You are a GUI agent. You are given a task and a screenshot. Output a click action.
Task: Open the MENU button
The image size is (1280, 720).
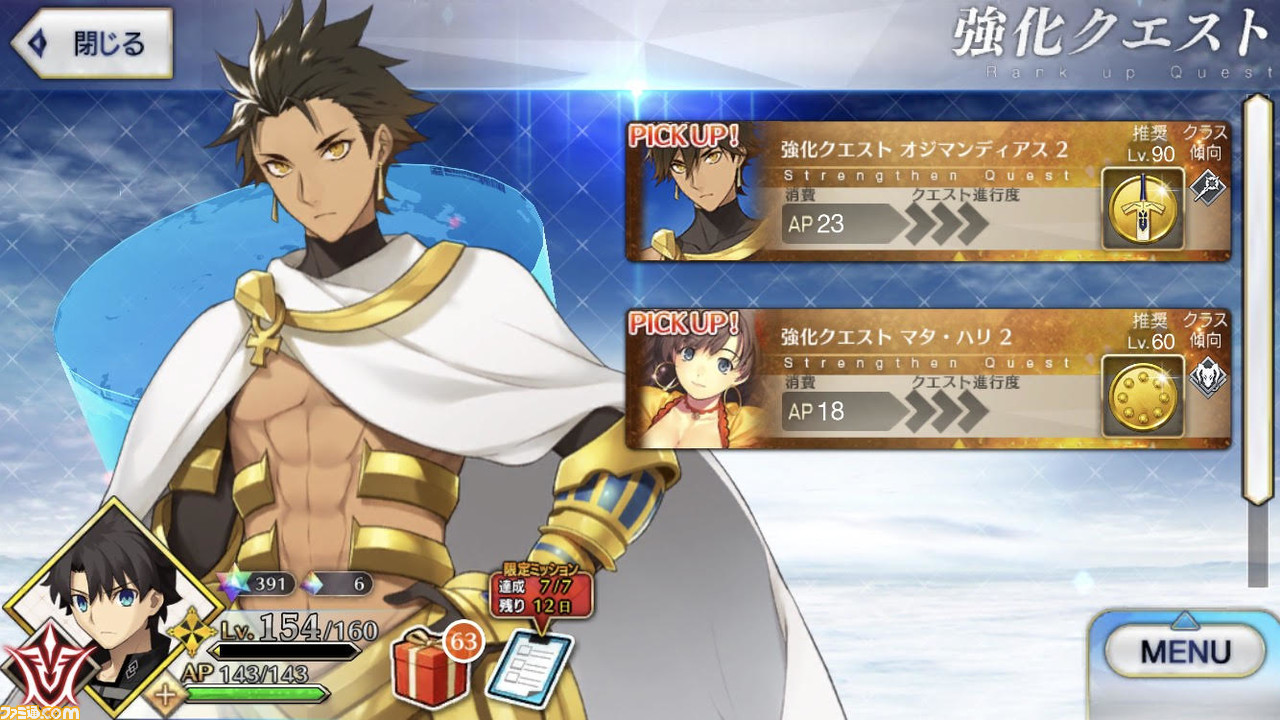tap(1185, 652)
